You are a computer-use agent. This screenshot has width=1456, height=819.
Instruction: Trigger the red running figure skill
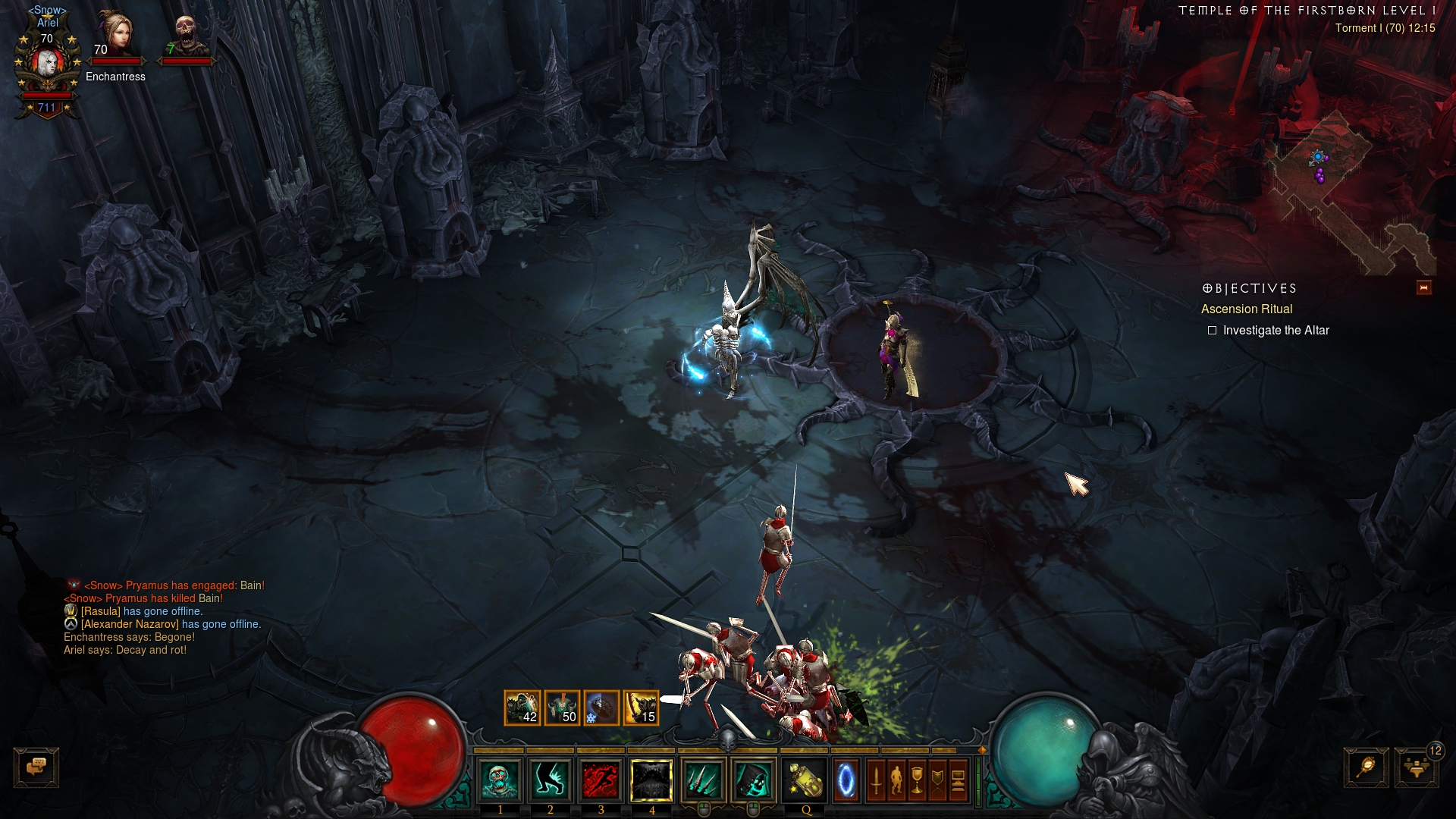click(x=601, y=780)
